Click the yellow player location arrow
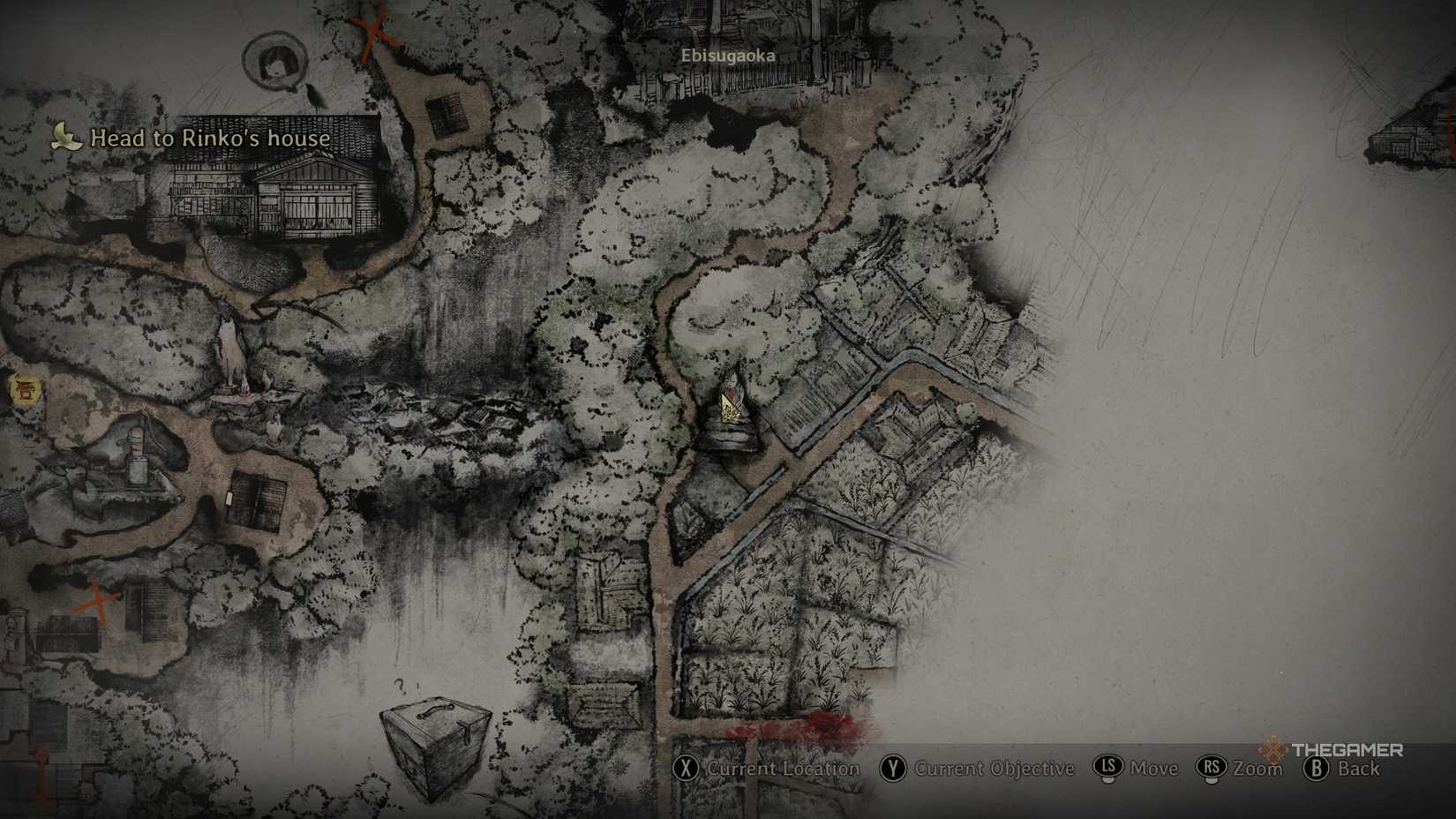This screenshot has width=1456, height=819. 729,408
